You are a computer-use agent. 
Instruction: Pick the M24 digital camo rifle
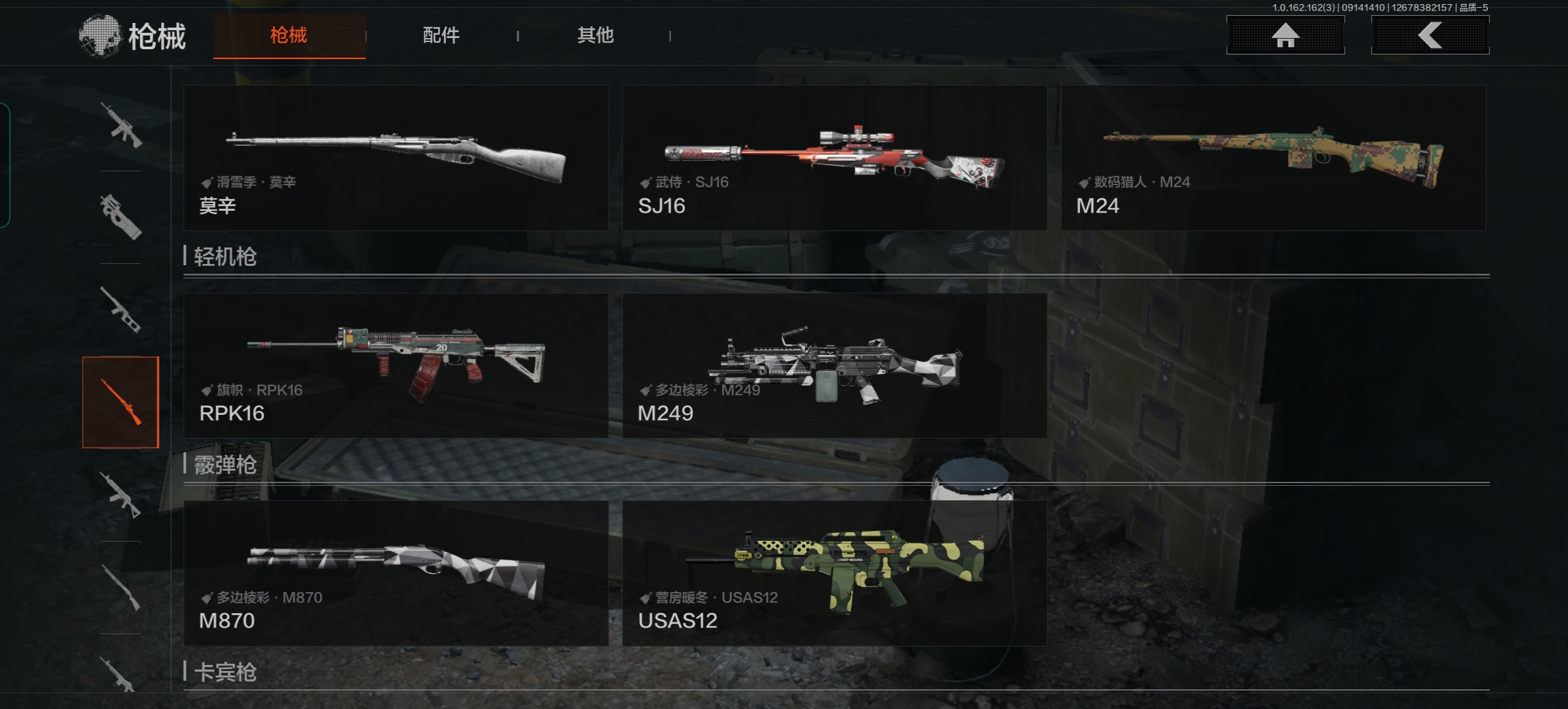[x=1273, y=158]
